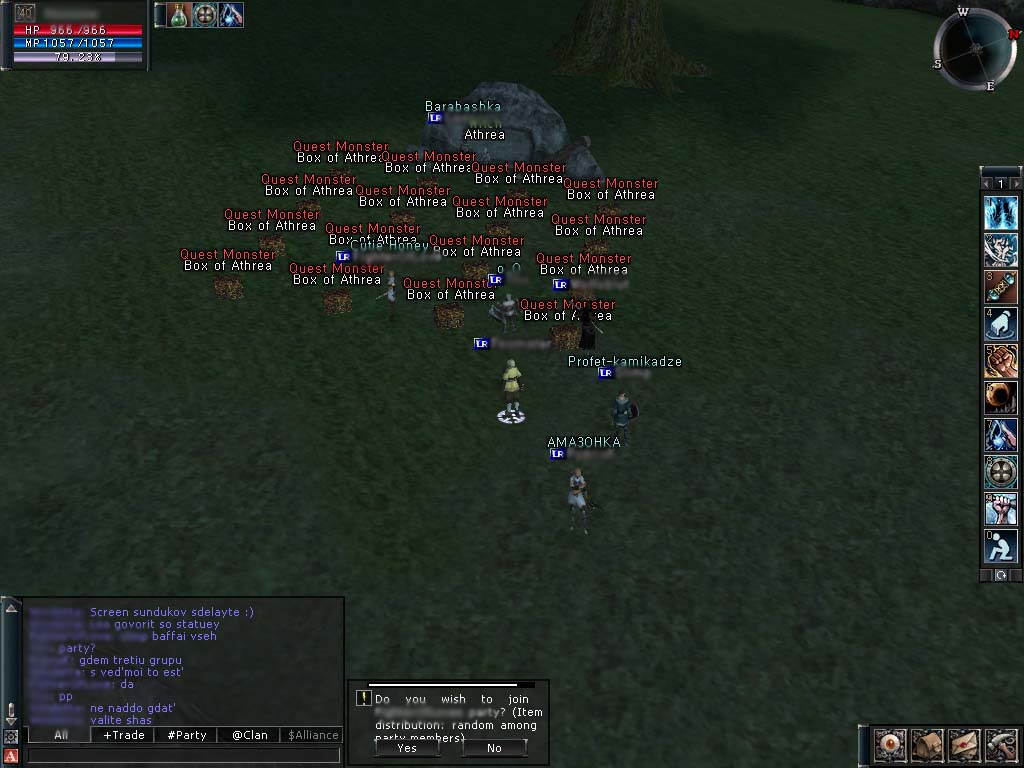
Task: Use the sit-down action in hotbar slot 0
Action: (1000, 546)
